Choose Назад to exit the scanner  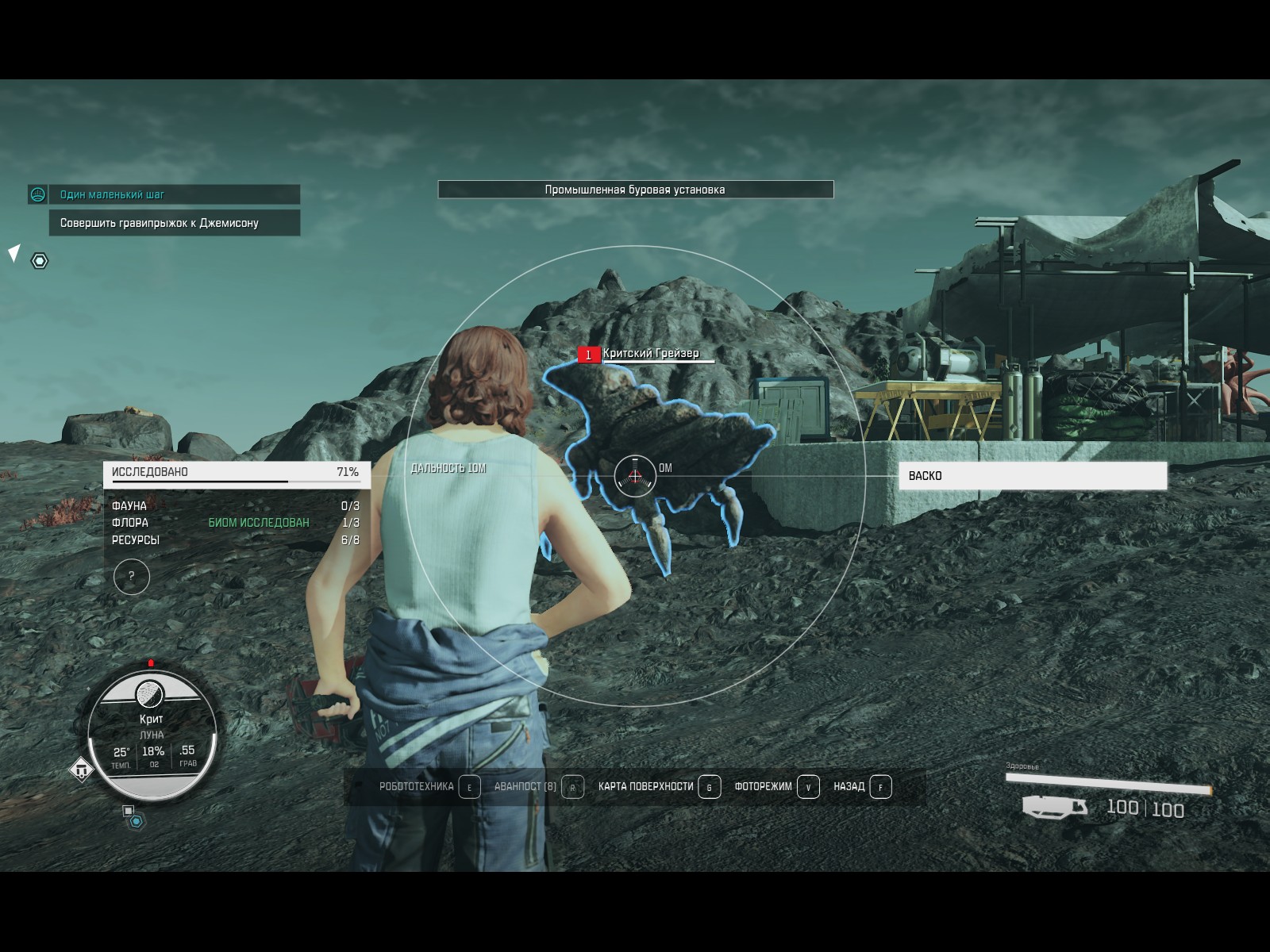862,787
